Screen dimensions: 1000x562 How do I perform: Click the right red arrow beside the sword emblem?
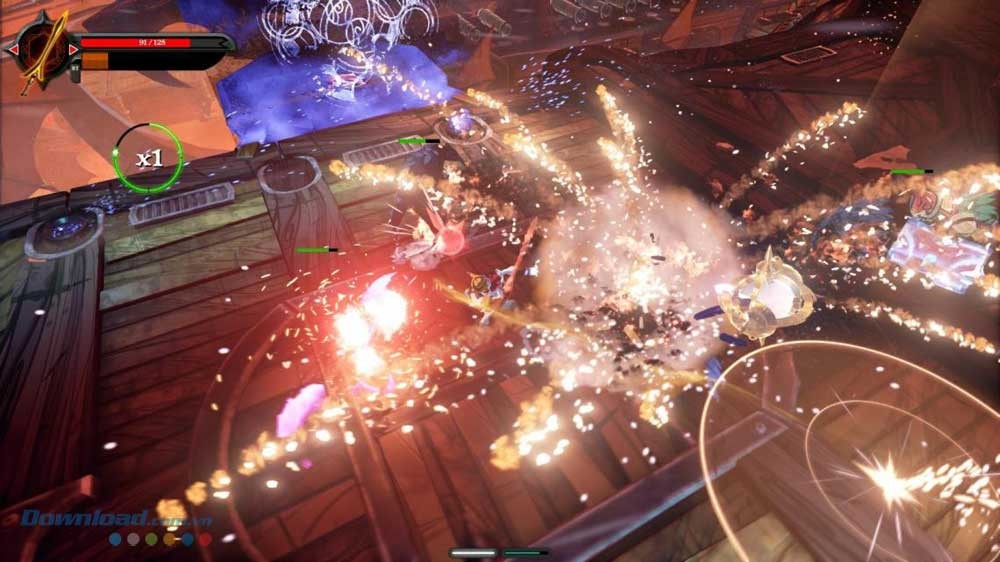coord(73,48)
